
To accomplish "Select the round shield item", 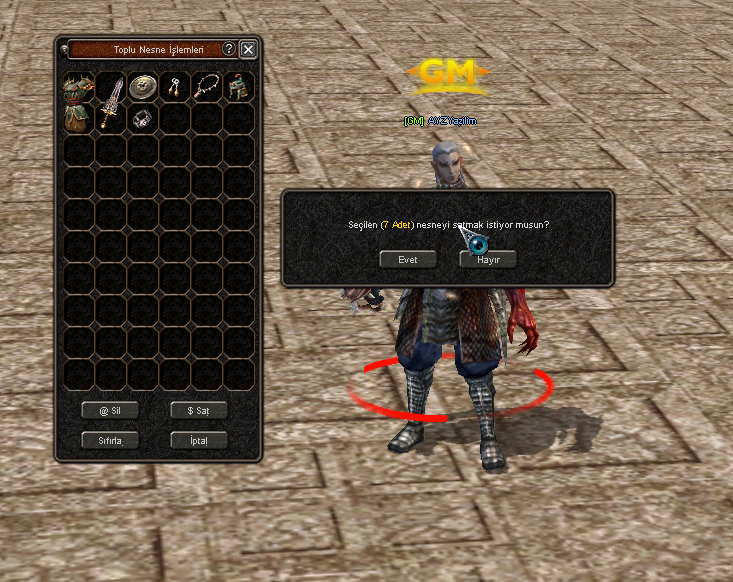I will click(x=142, y=87).
